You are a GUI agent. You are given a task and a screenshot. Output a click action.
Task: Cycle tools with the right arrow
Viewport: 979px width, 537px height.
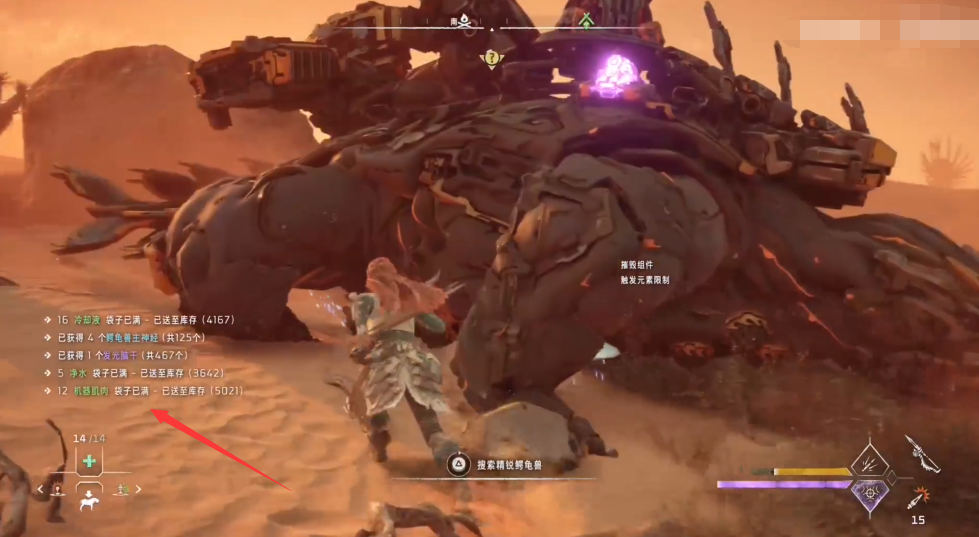tap(139, 490)
